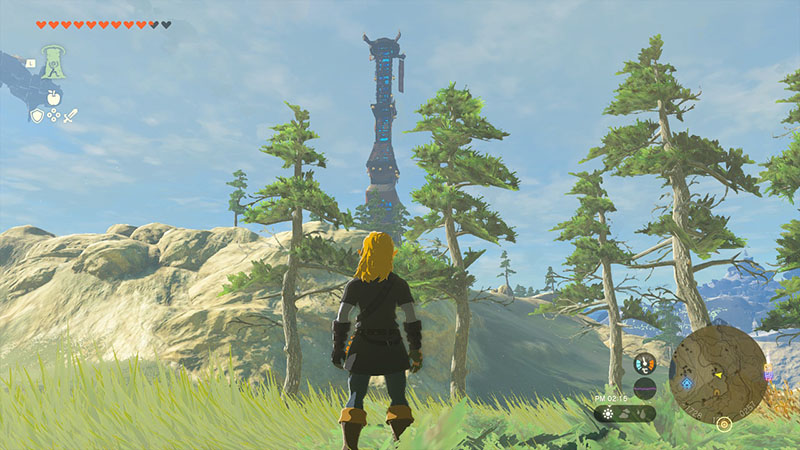Select the four-dot ability wheel icon
Image resolution: width=800 pixels, height=450 pixels.
[54, 116]
